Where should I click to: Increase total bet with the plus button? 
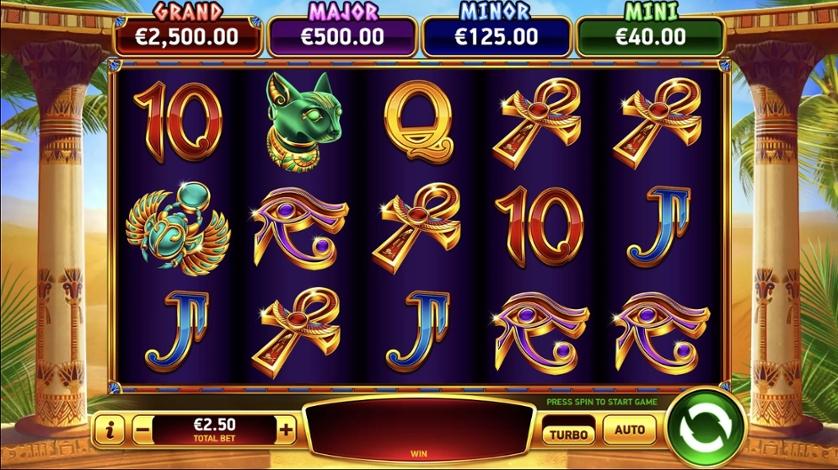286,431
